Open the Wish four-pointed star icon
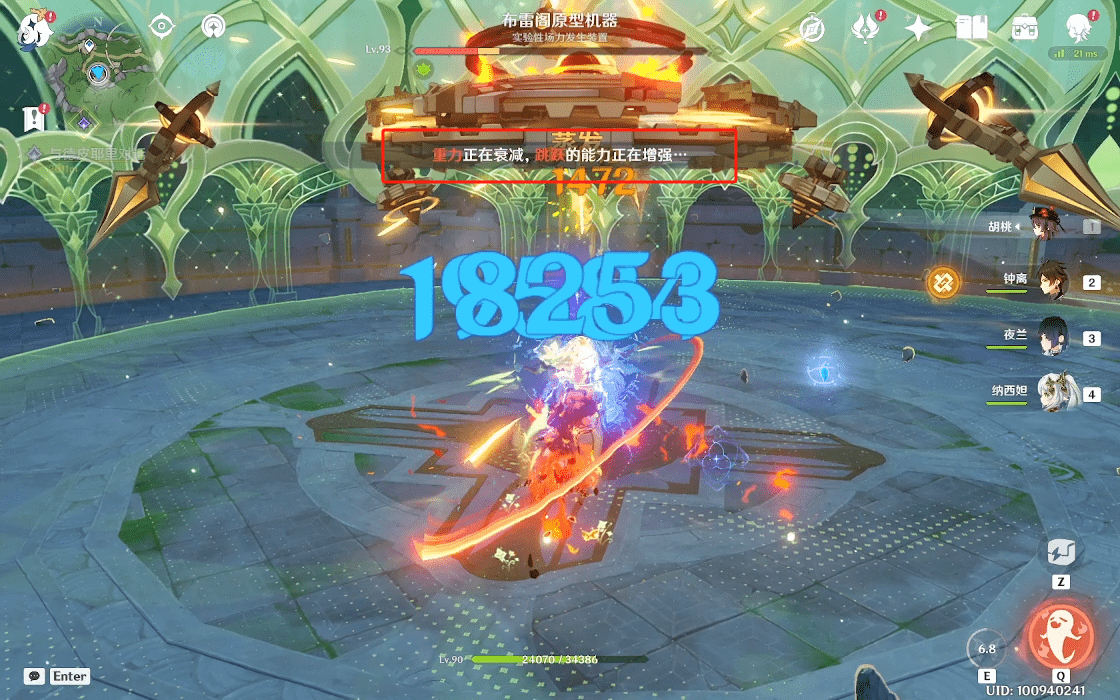Viewport: 1120px width, 700px height. [x=918, y=28]
